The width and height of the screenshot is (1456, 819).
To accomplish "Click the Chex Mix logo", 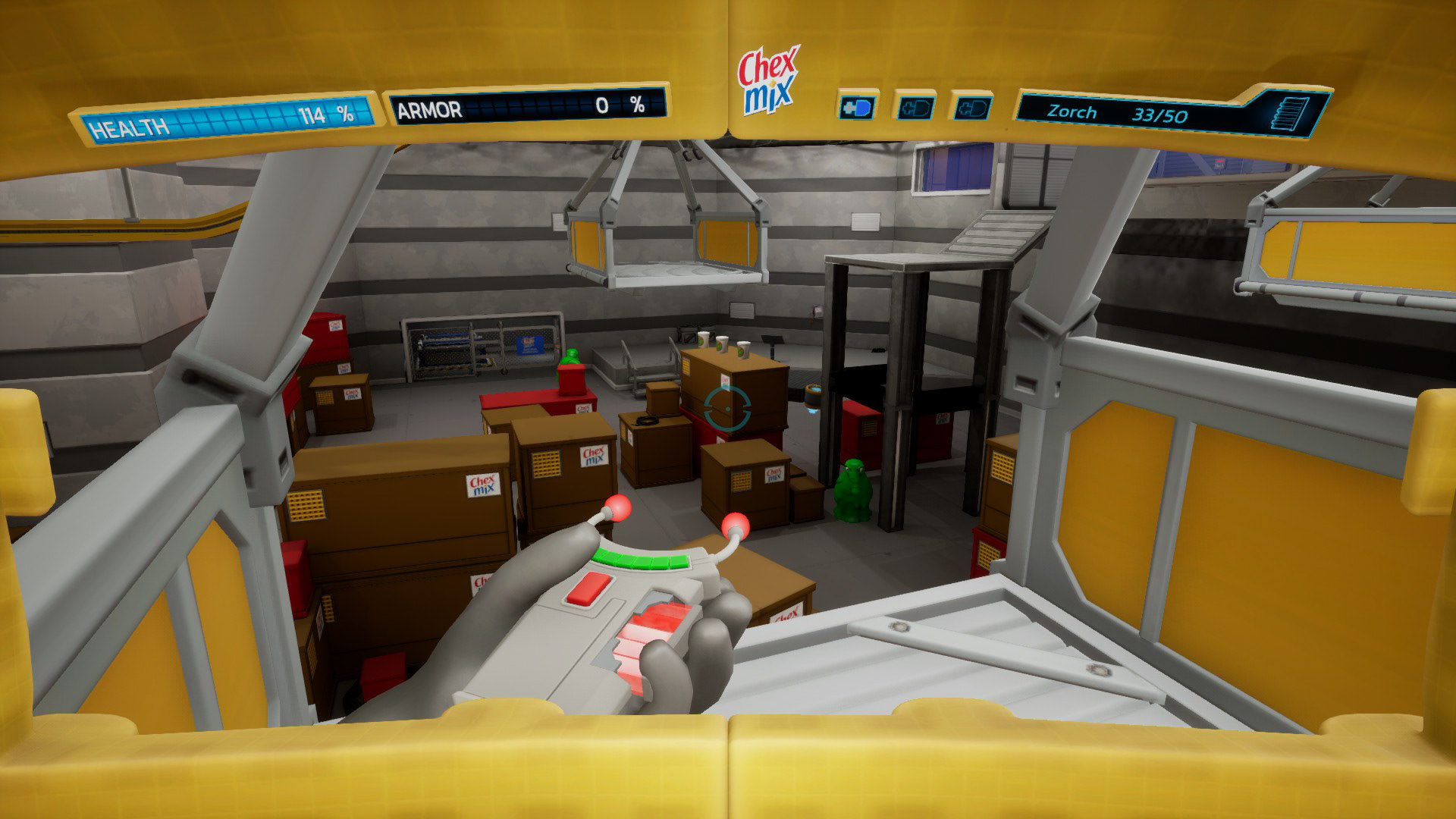I will [x=767, y=80].
